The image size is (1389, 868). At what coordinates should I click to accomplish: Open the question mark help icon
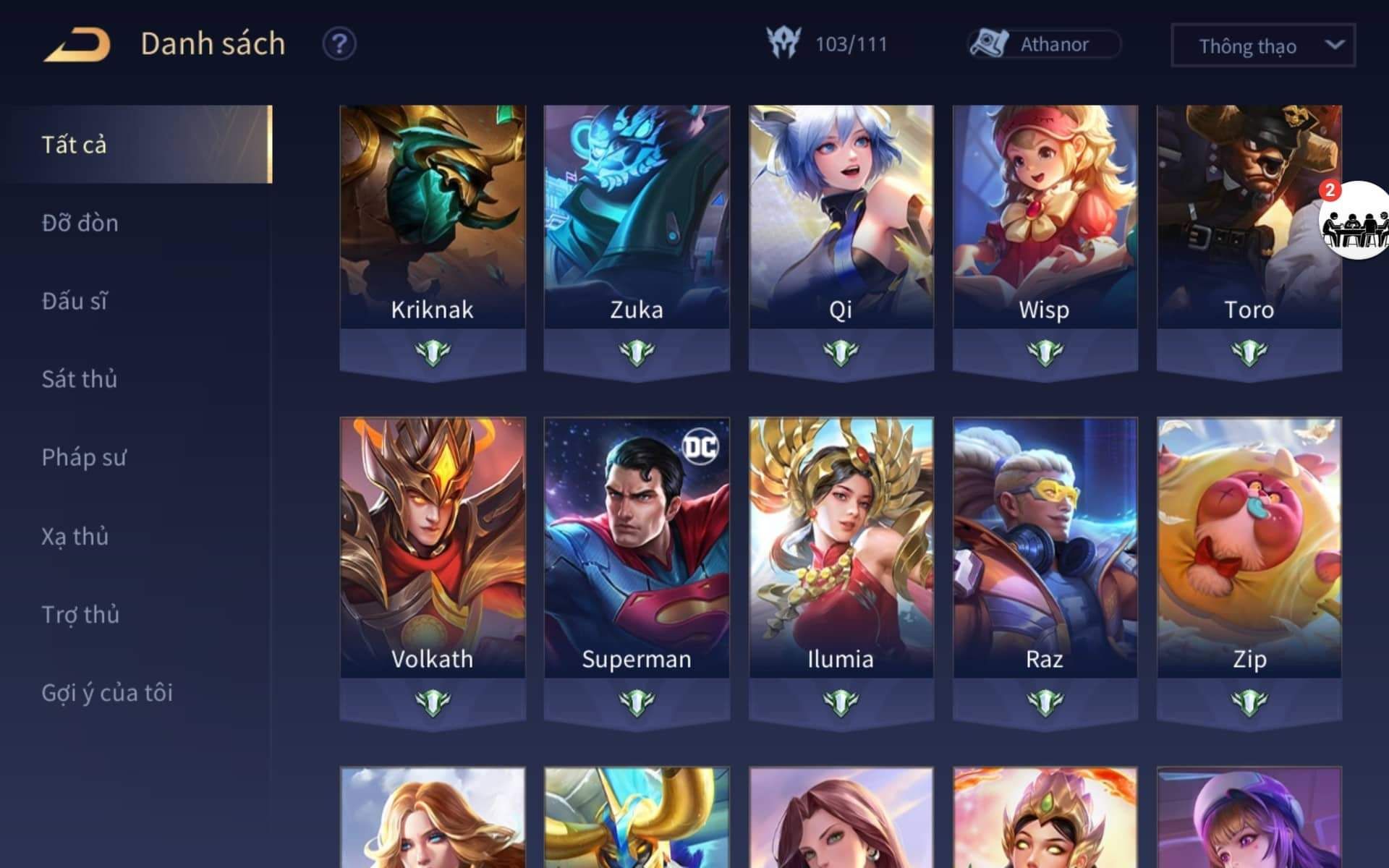339,44
